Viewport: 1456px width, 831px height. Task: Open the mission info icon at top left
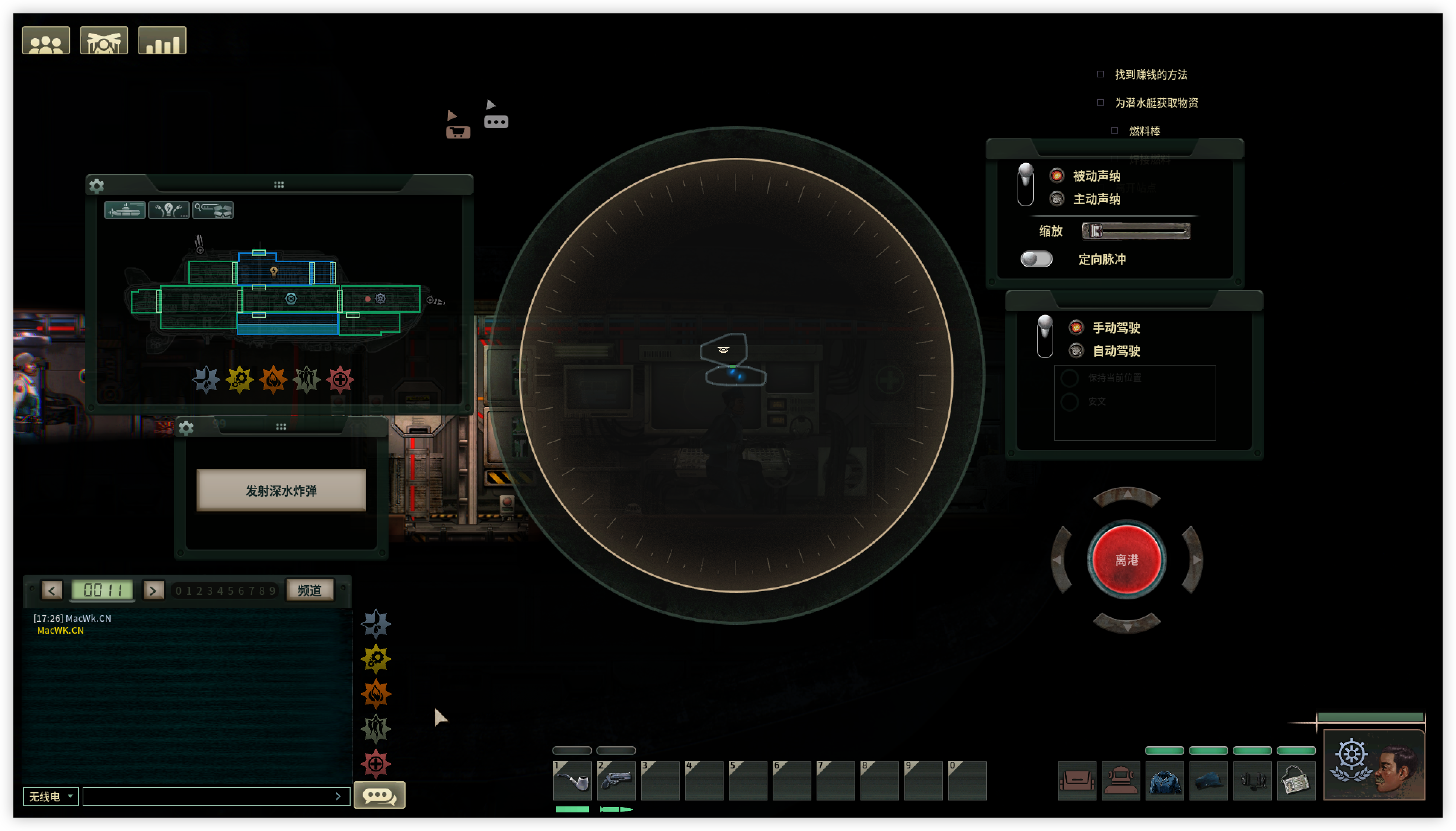point(104,39)
